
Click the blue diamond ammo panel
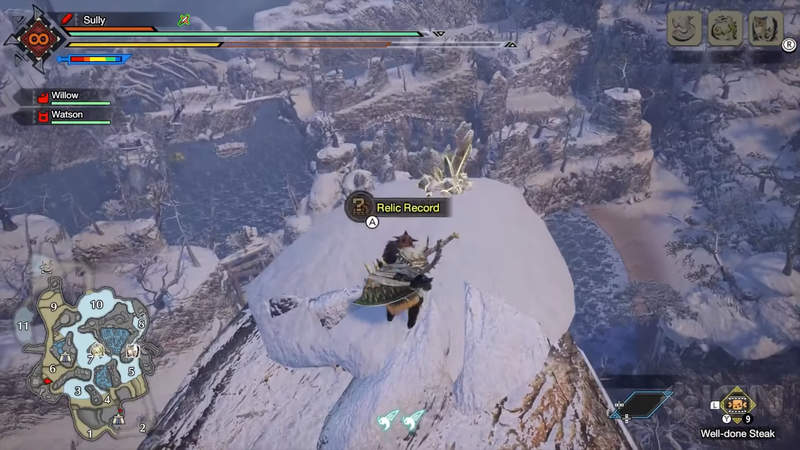pyautogui.click(x=639, y=404)
